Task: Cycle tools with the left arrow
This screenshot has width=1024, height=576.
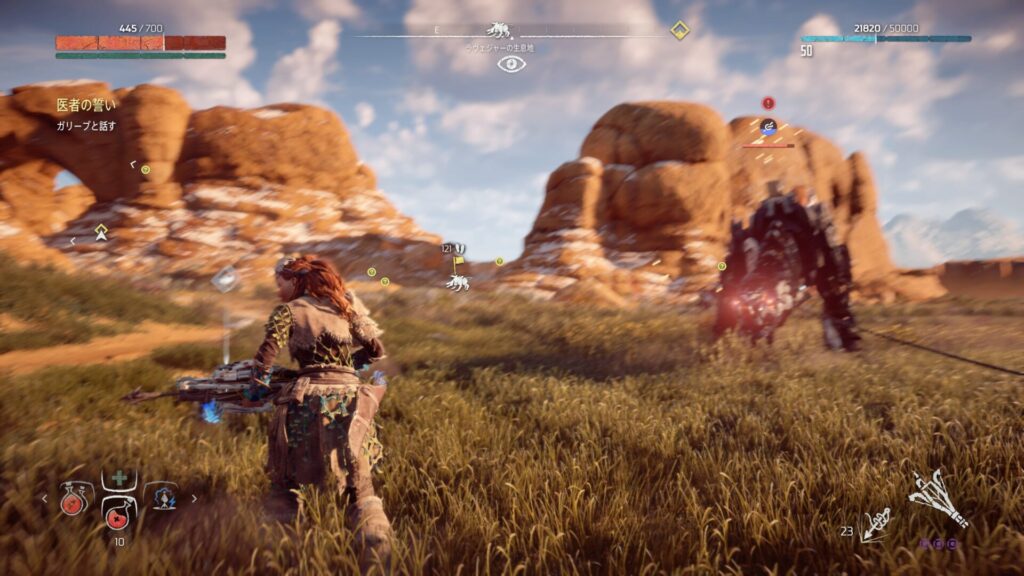Action: tap(44, 498)
